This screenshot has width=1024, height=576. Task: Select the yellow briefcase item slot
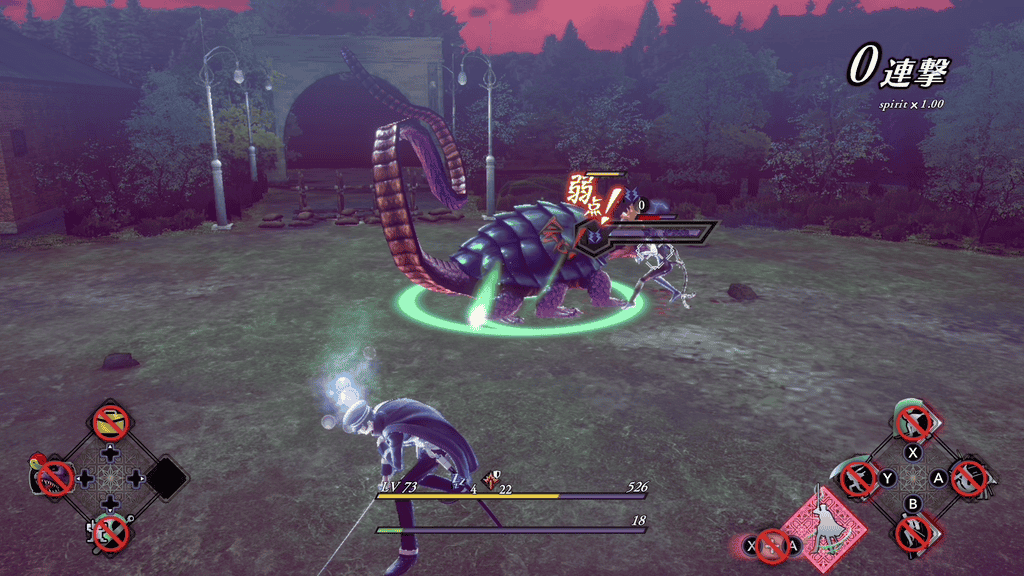(110, 423)
